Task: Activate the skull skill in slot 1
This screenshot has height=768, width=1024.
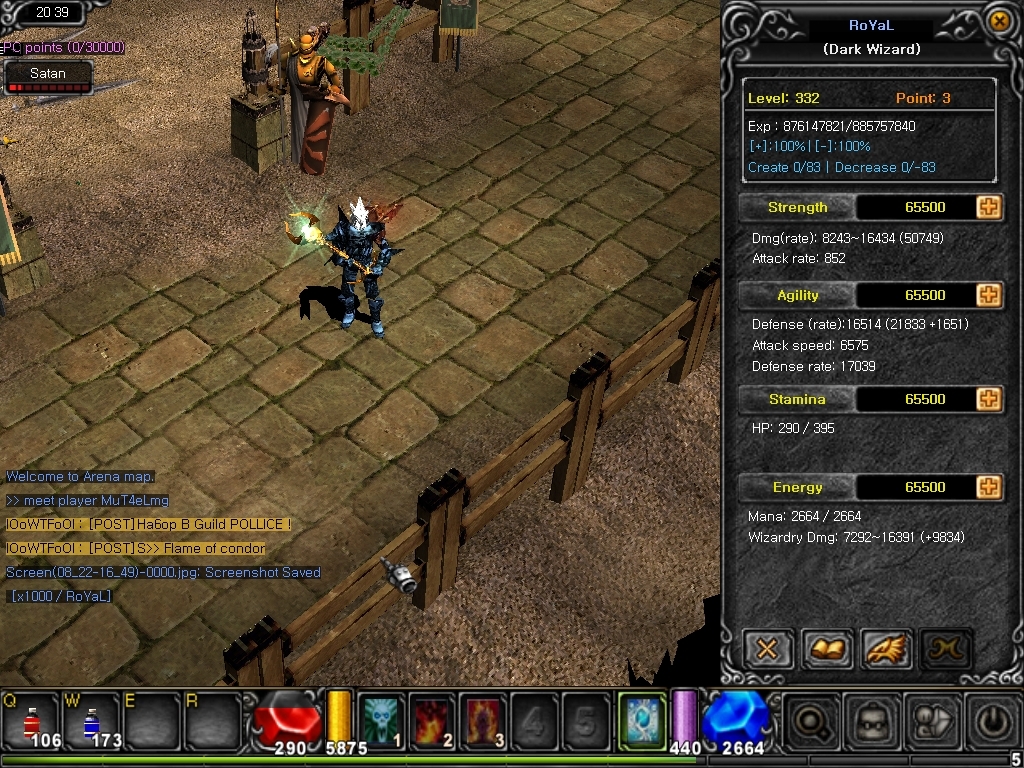Action: (x=381, y=720)
